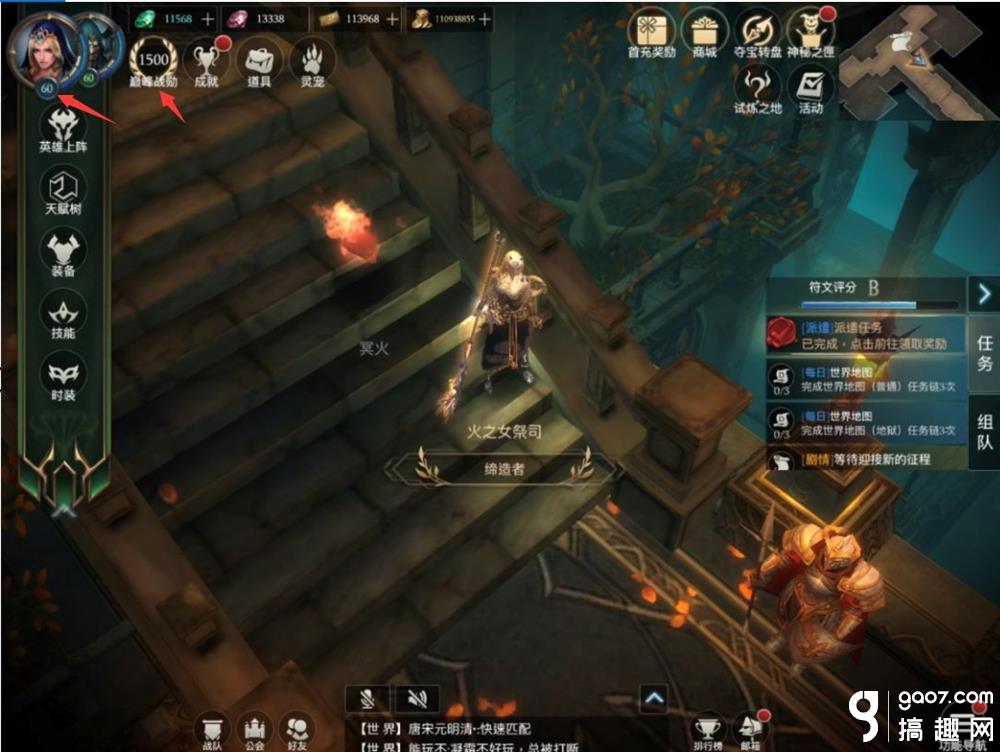The height and width of the screenshot is (752, 1000).
Task: Open the 活动 events checklist
Action: 811,88
